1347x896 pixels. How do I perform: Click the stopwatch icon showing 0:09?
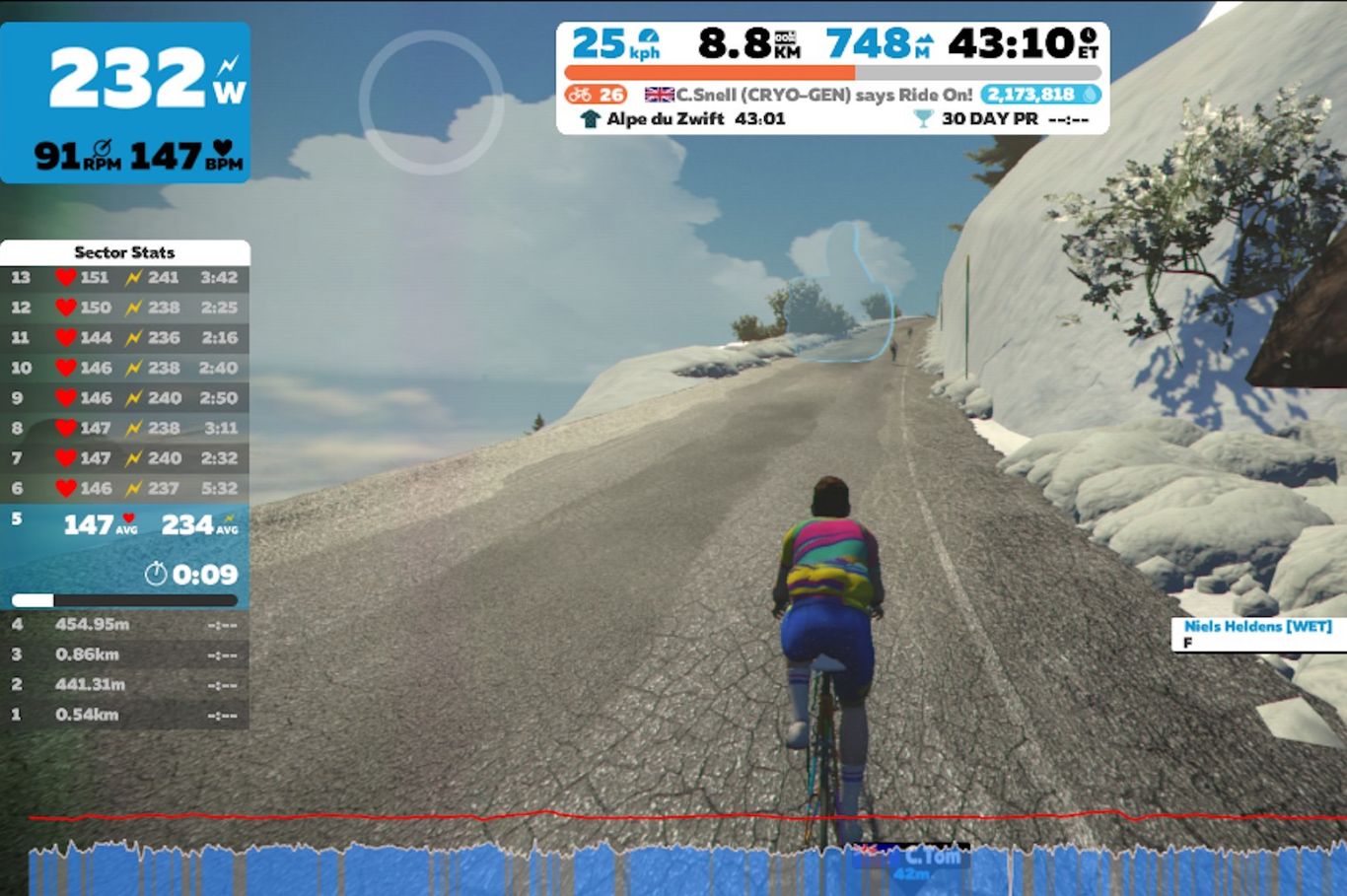[155, 575]
